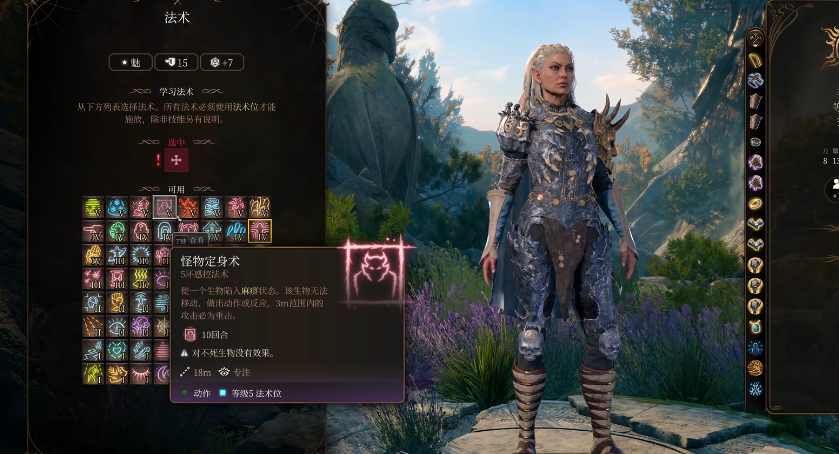Select the hovered Hold Monster spell icon
The width and height of the screenshot is (839, 454).
point(165,207)
